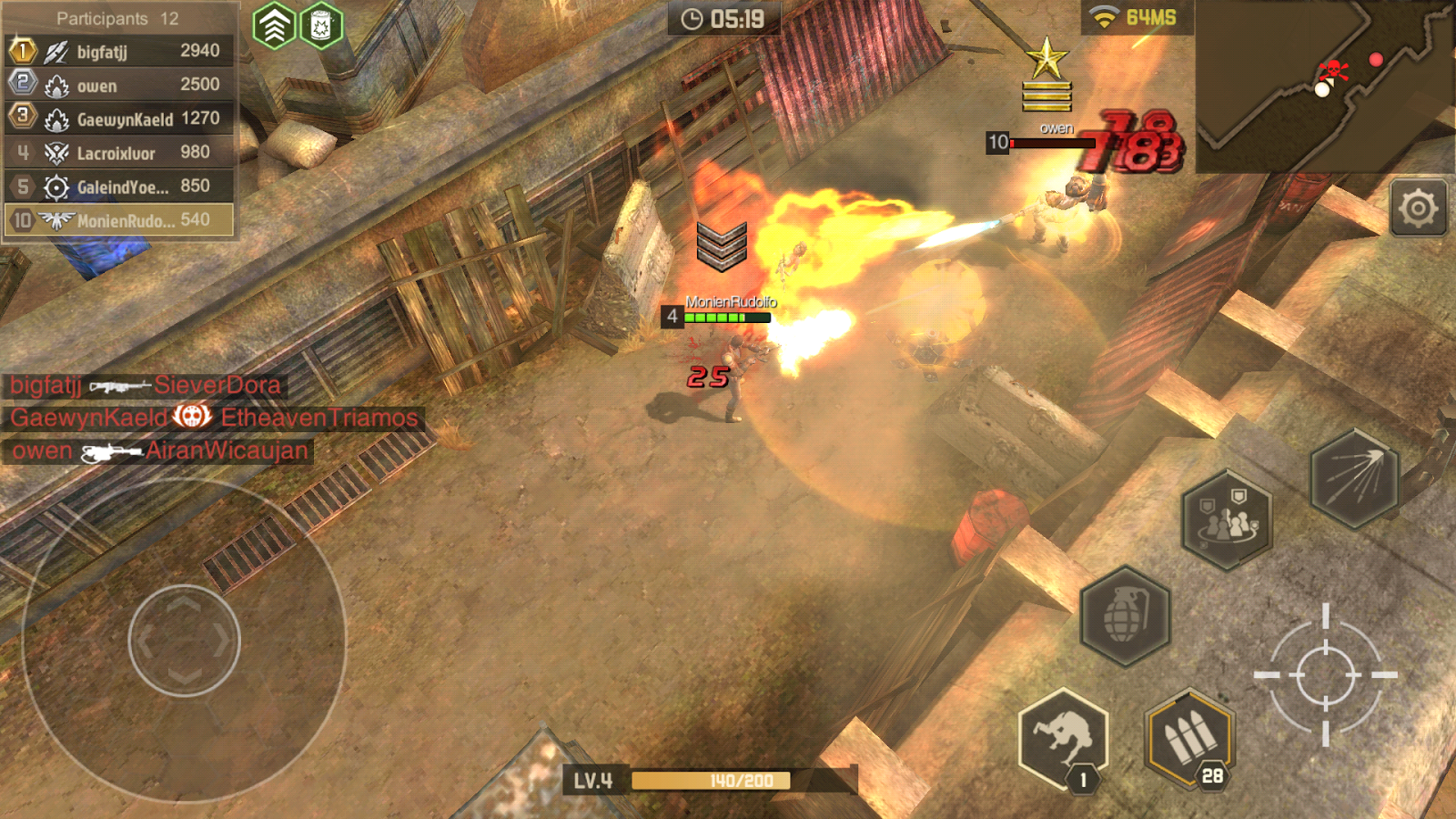Tap the green canister buff icon

320,25
